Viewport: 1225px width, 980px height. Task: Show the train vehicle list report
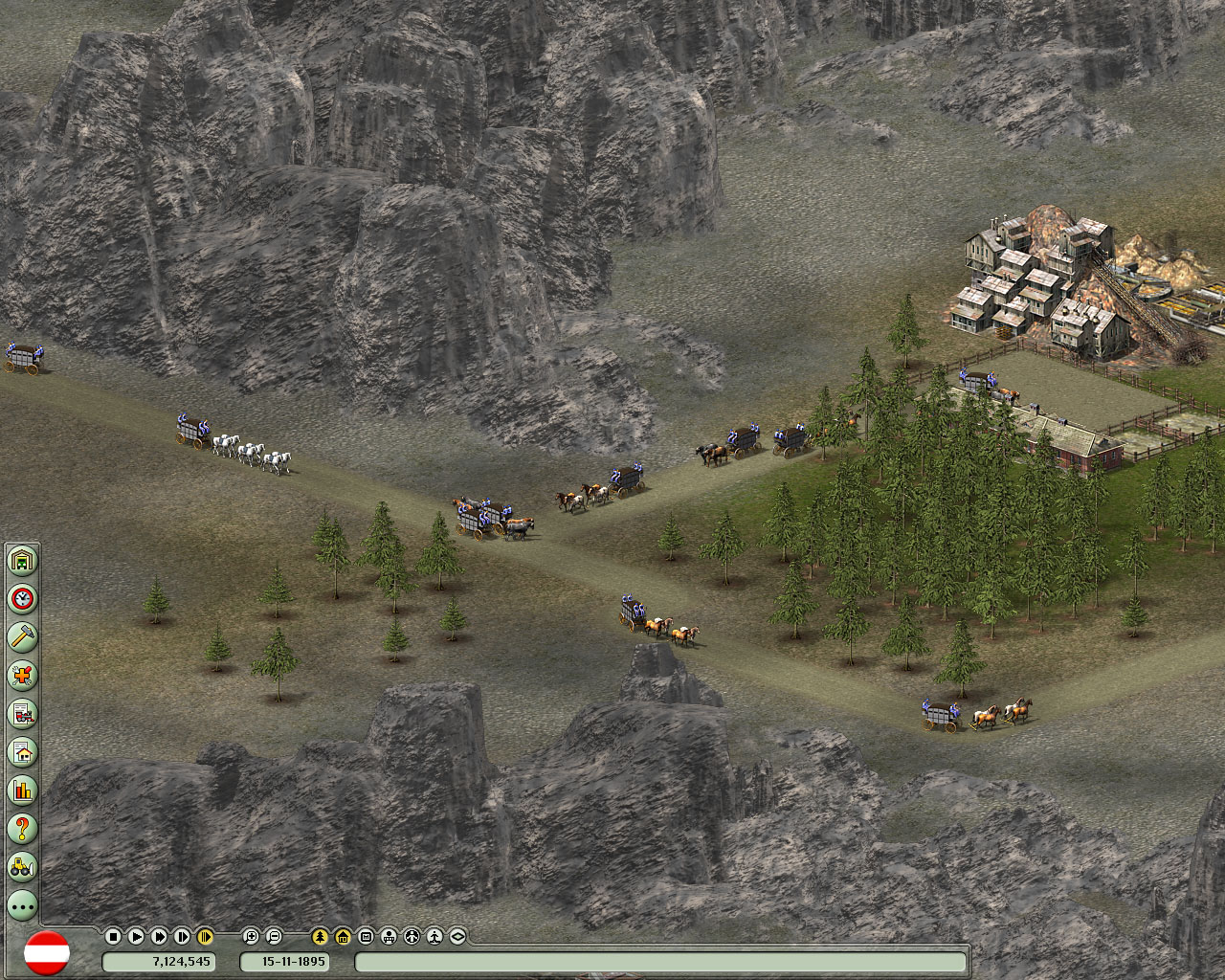(22, 713)
